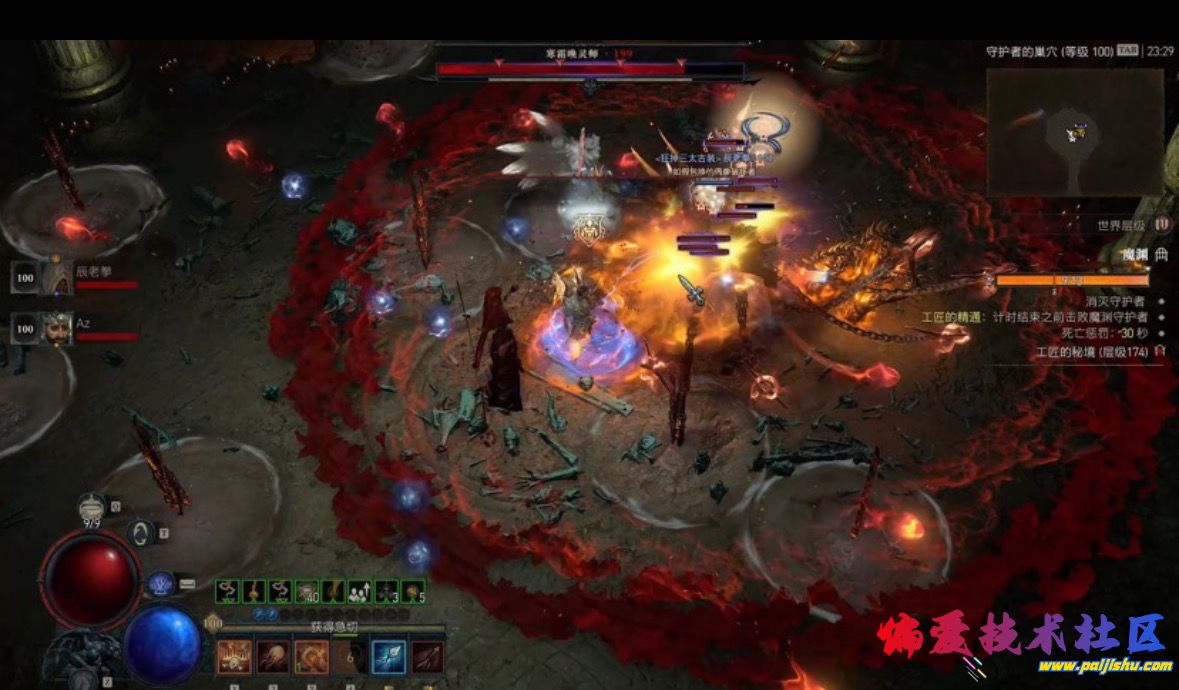1179x690 pixels.
Task: Select party member Az's portrait
Action: (27, 329)
